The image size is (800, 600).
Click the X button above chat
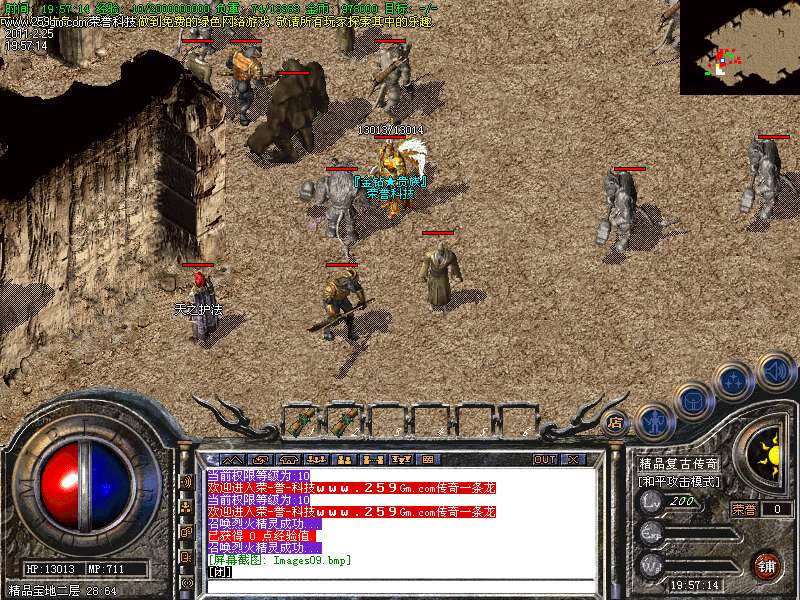coord(573,459)
